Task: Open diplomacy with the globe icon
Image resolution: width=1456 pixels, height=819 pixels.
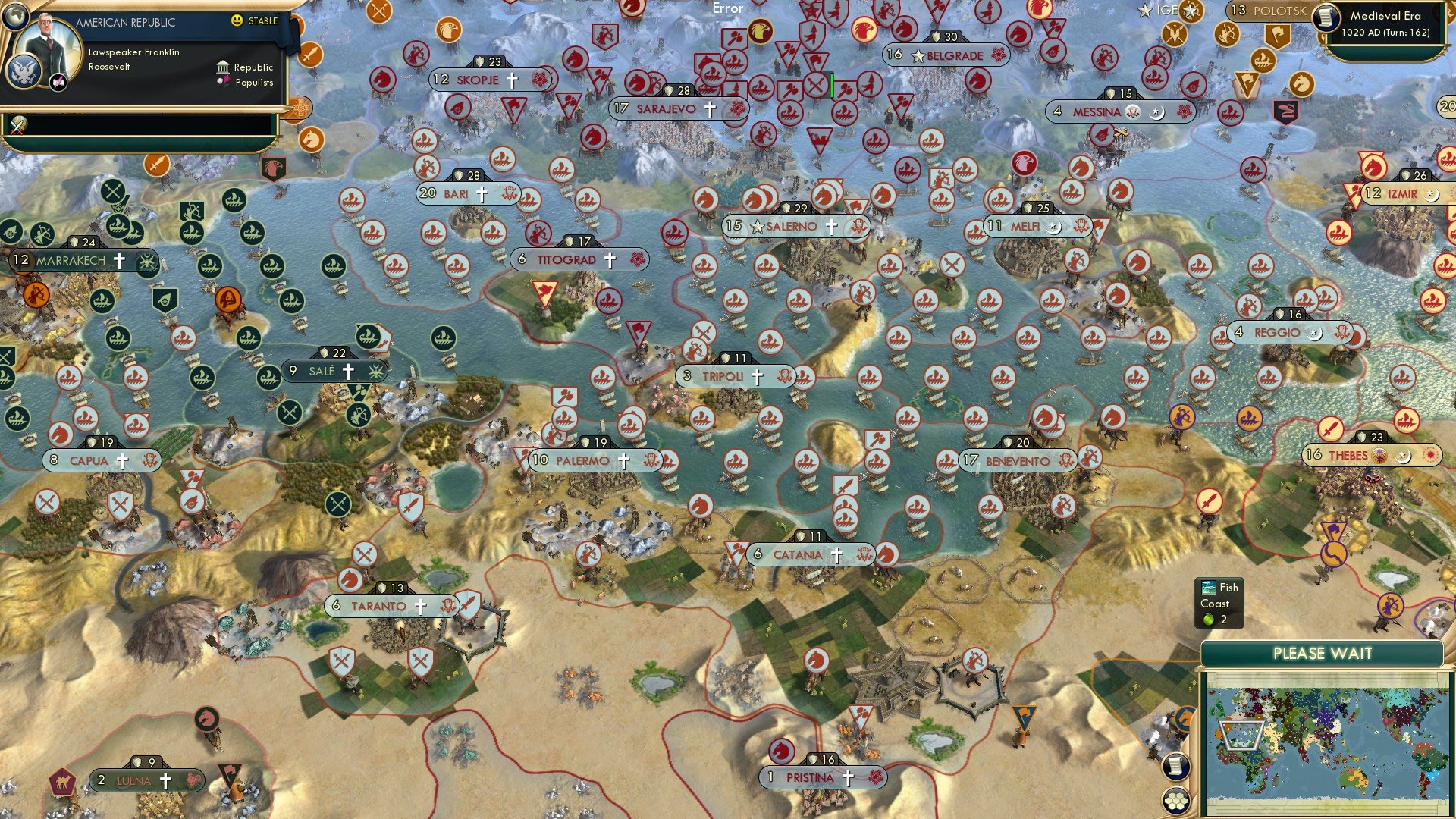Action: (15, 15)
